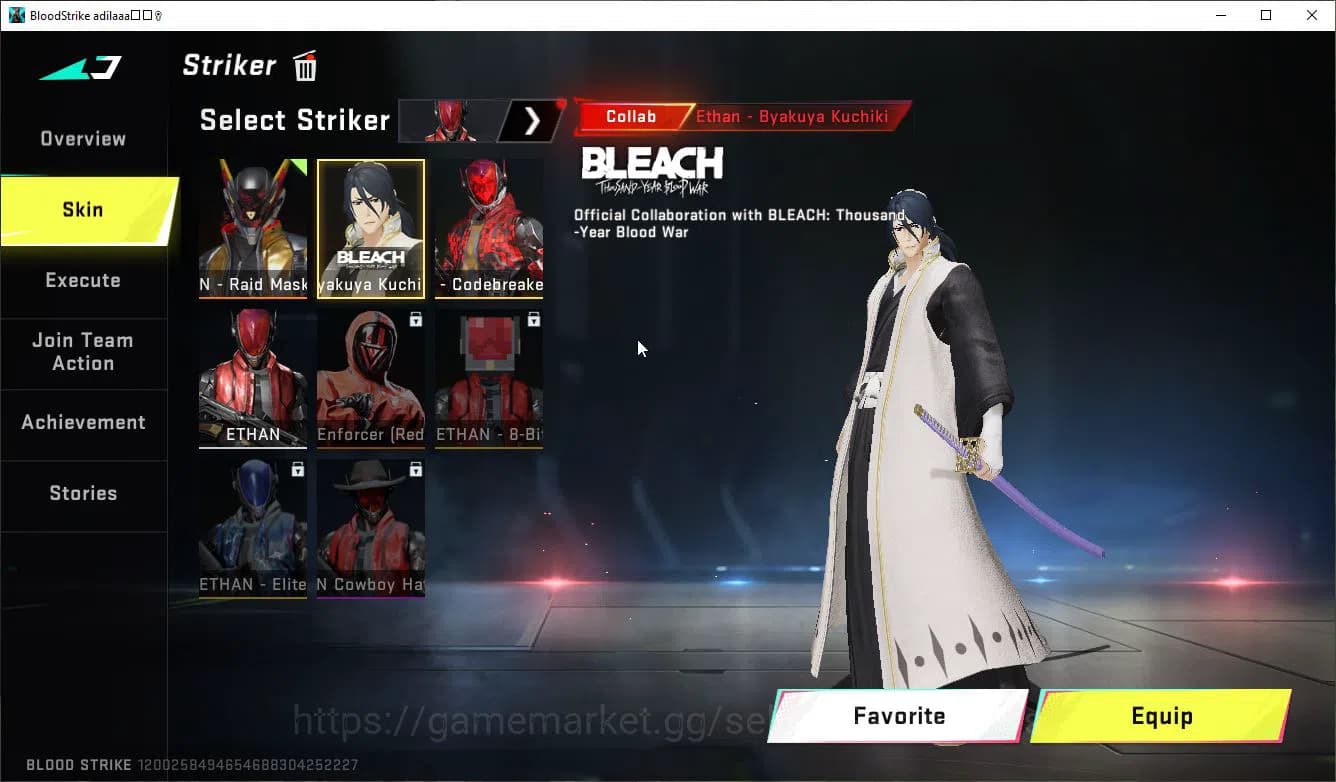Open the Execute section

(x=83, y=280)
